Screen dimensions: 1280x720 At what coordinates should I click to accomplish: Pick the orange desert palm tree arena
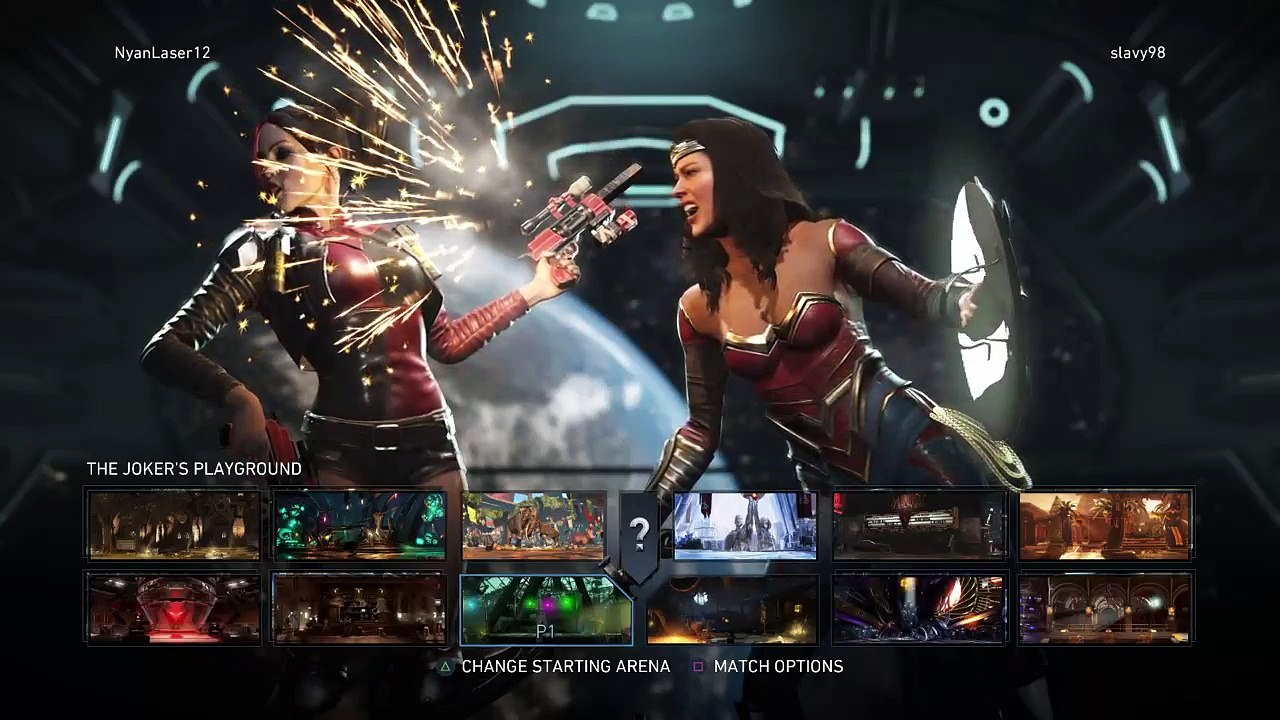coord(1105,525)
